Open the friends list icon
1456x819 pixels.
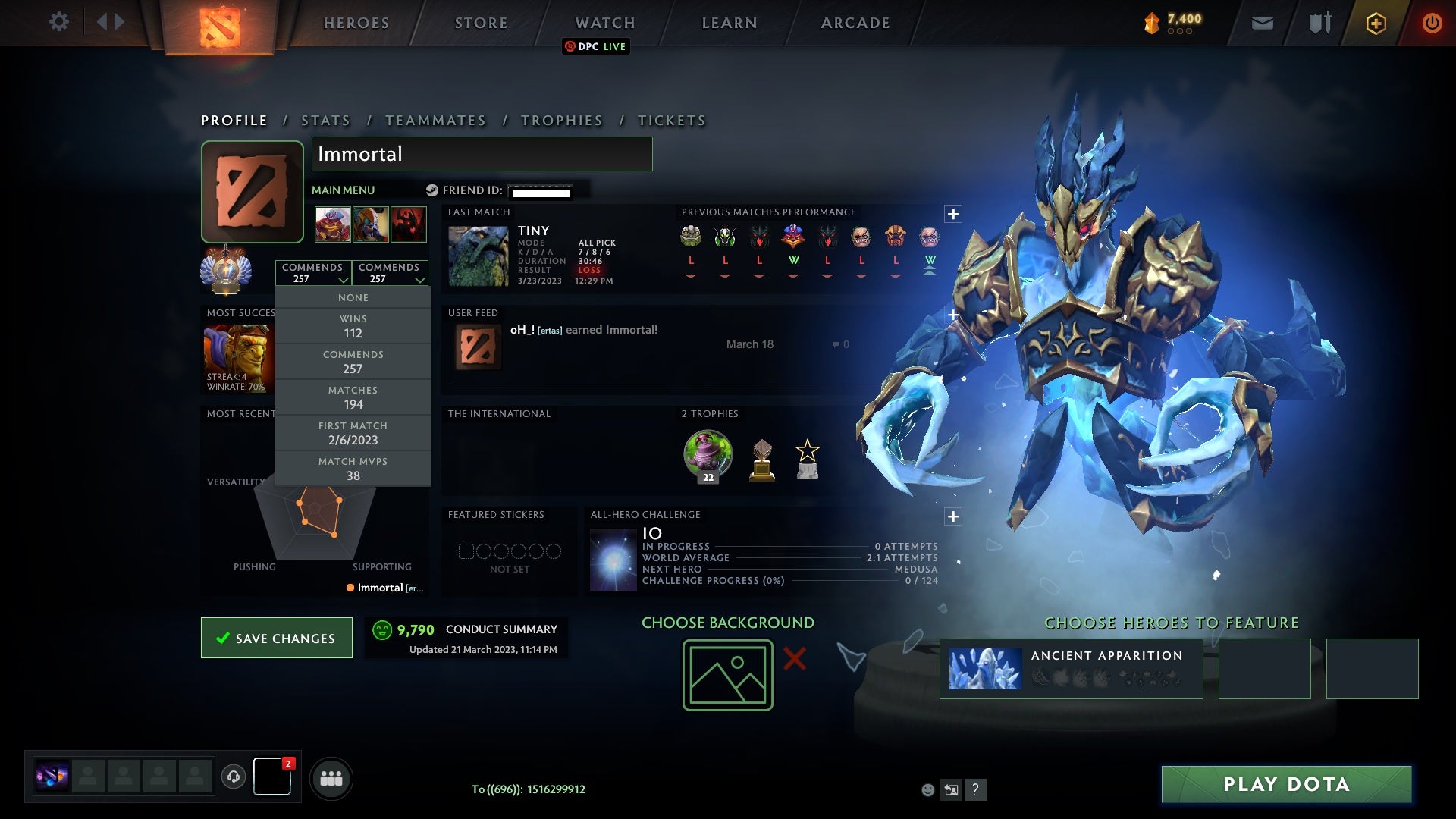331,777
